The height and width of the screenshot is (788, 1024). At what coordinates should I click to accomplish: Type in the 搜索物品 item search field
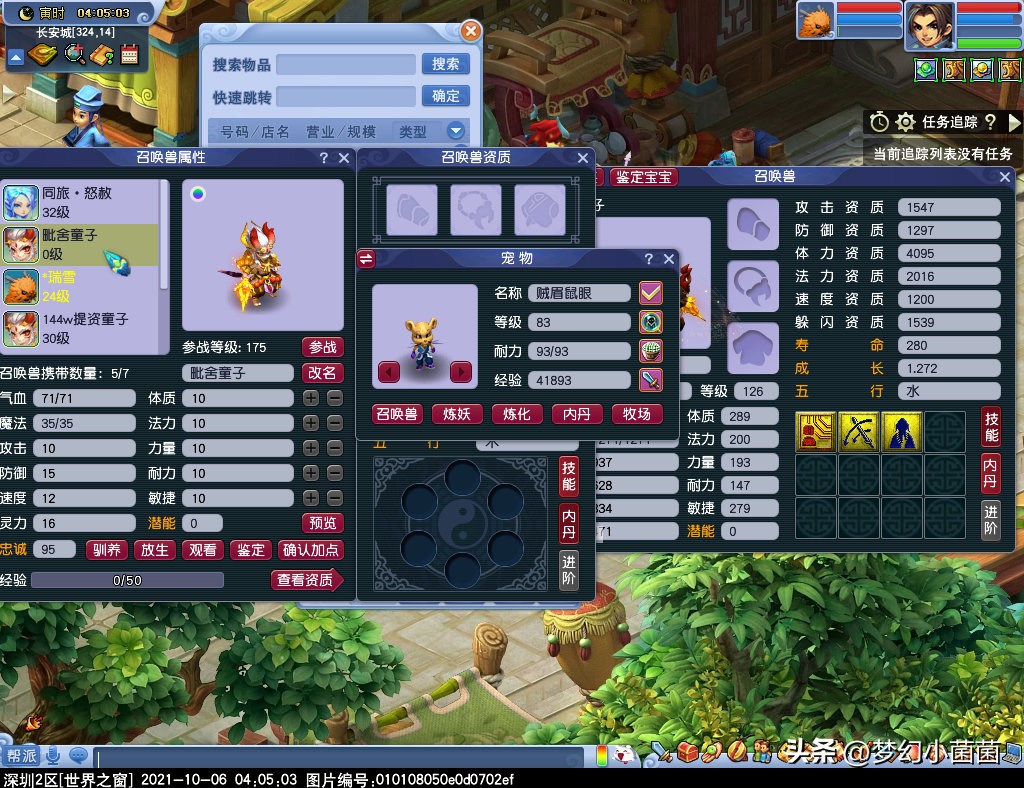(346, 64)
